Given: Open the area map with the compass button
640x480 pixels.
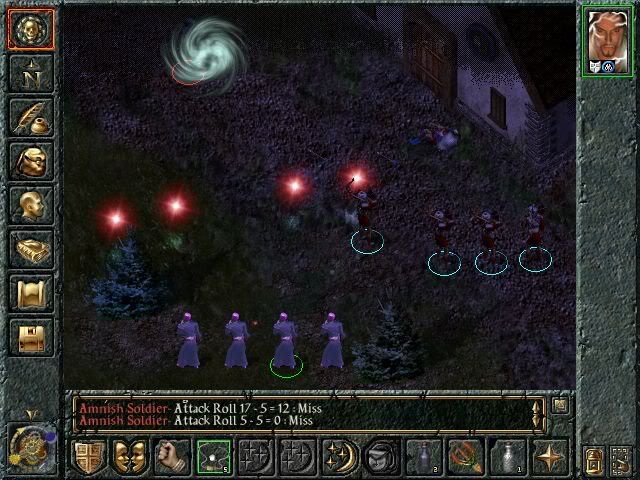Looking at the screenshot, I should tap(31, 72).
